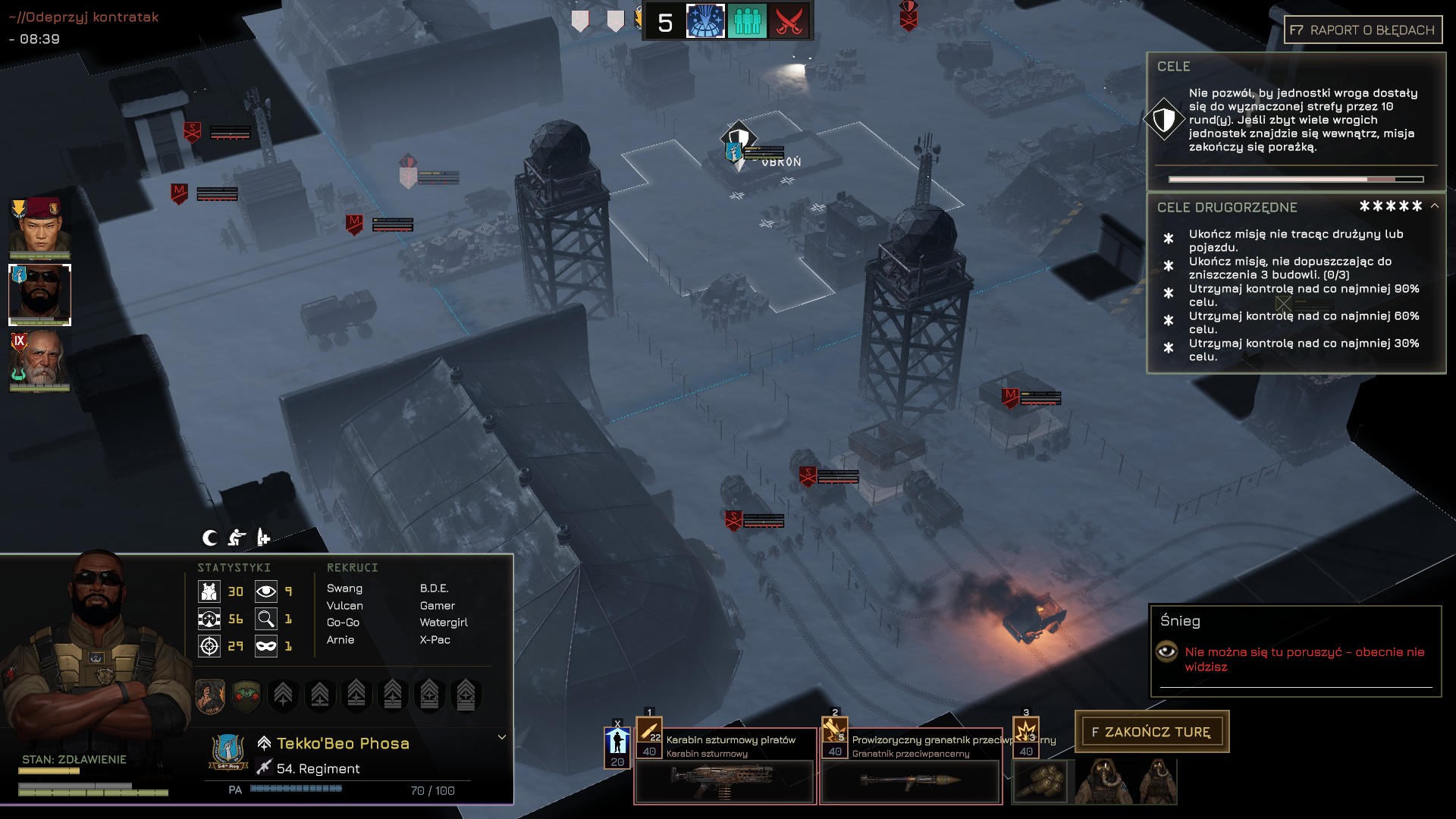The height and width of the screenshot is (819, 1456).
Task: Click the teal allied squads turn icon
Action: (747, 21)
